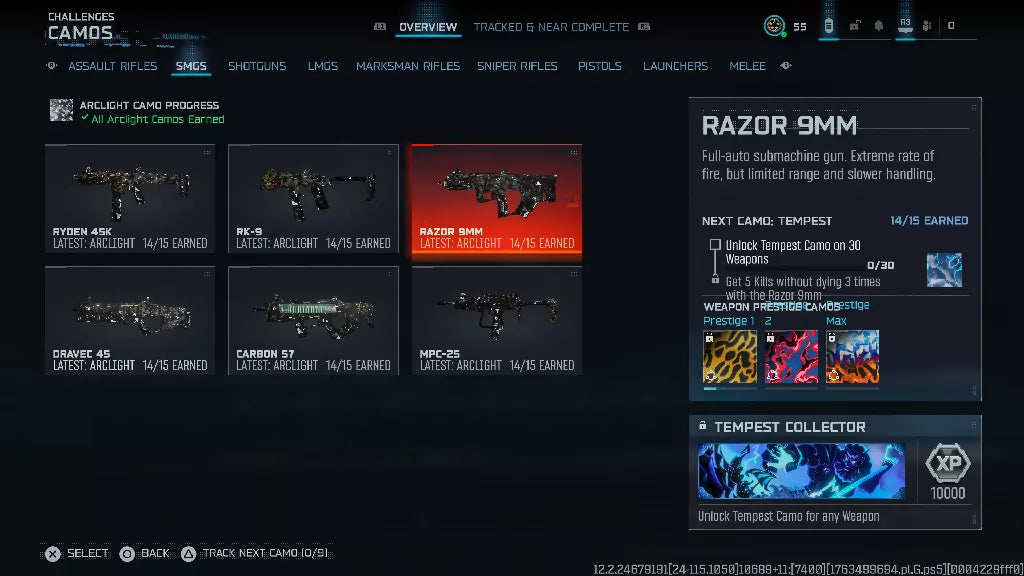
Task: Open the Shotguns weapon category
Action: 257,66
